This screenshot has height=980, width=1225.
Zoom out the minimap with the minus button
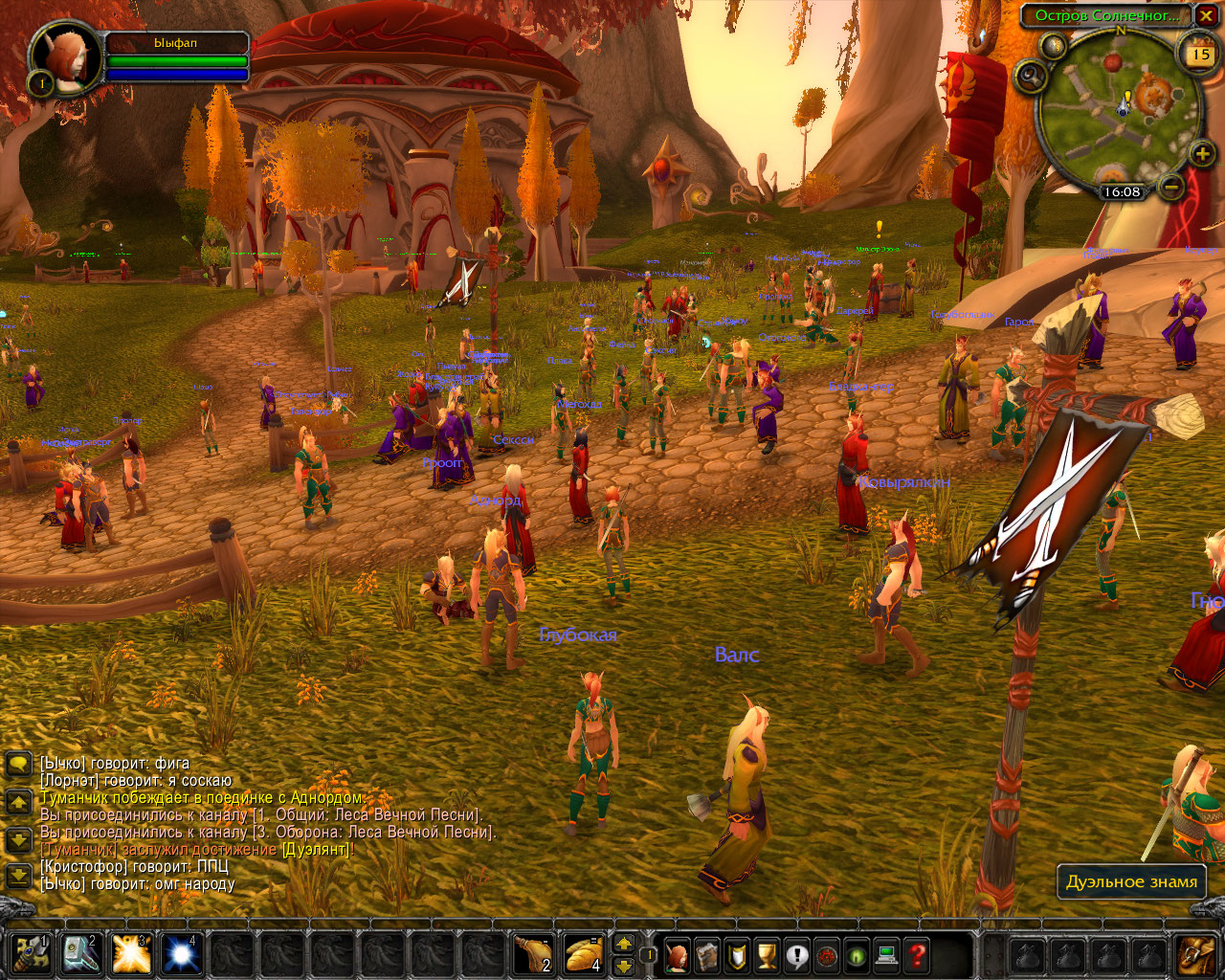(1169, 186)
